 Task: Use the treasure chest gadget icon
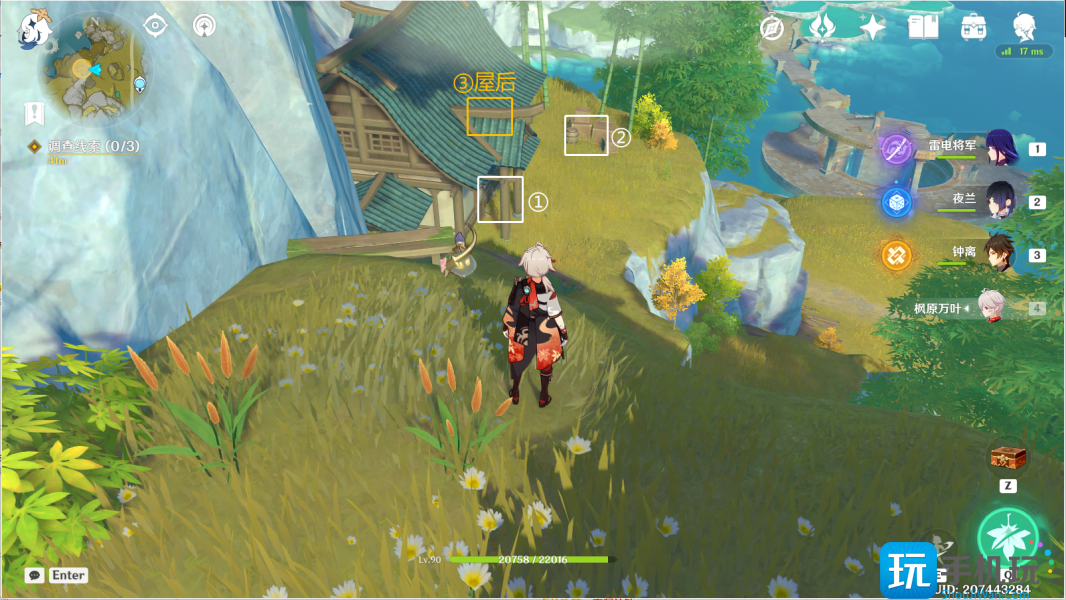pos(1008,459)
